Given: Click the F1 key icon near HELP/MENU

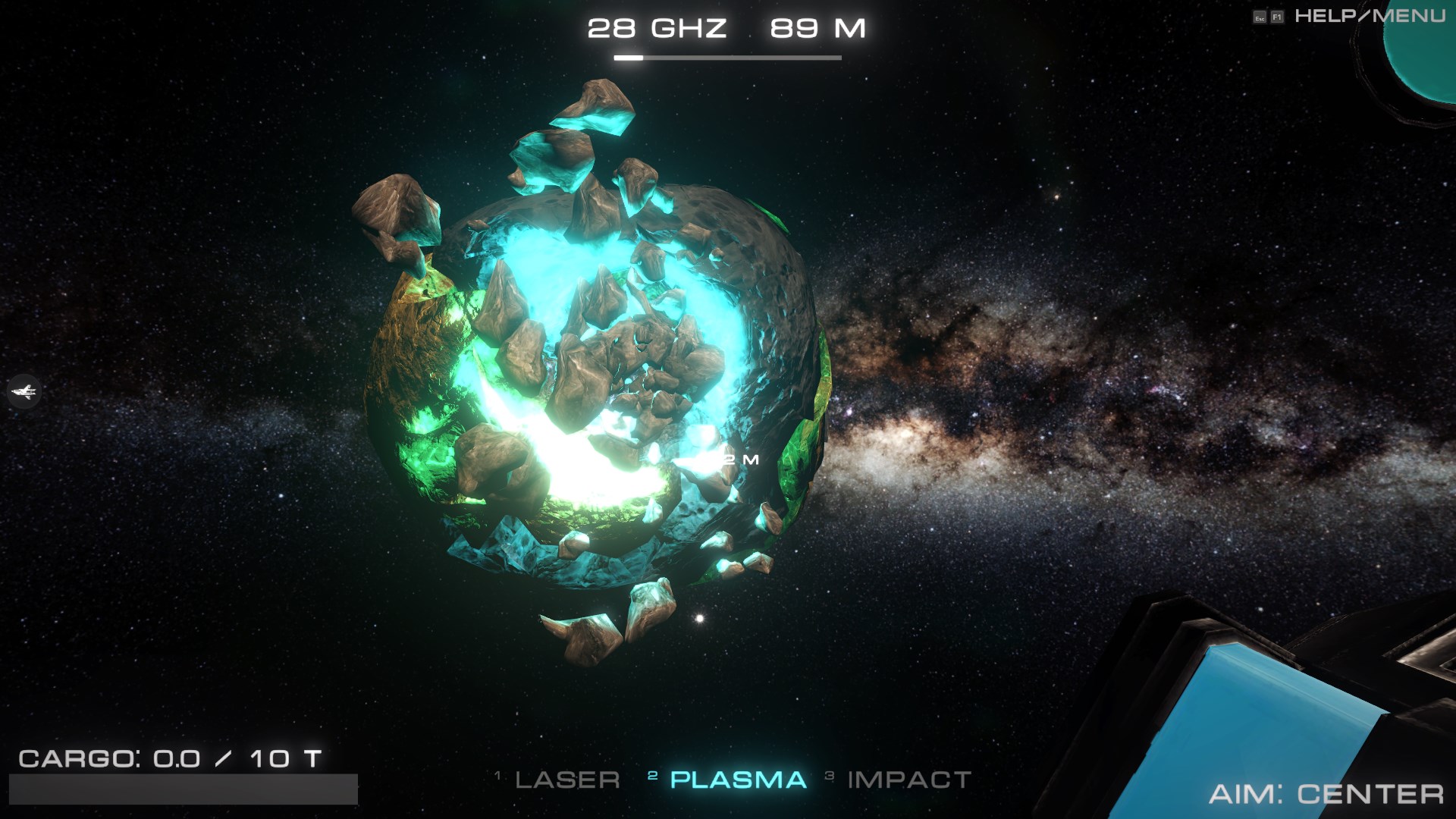Looking at the screenshot, I should pos(1277,17).
